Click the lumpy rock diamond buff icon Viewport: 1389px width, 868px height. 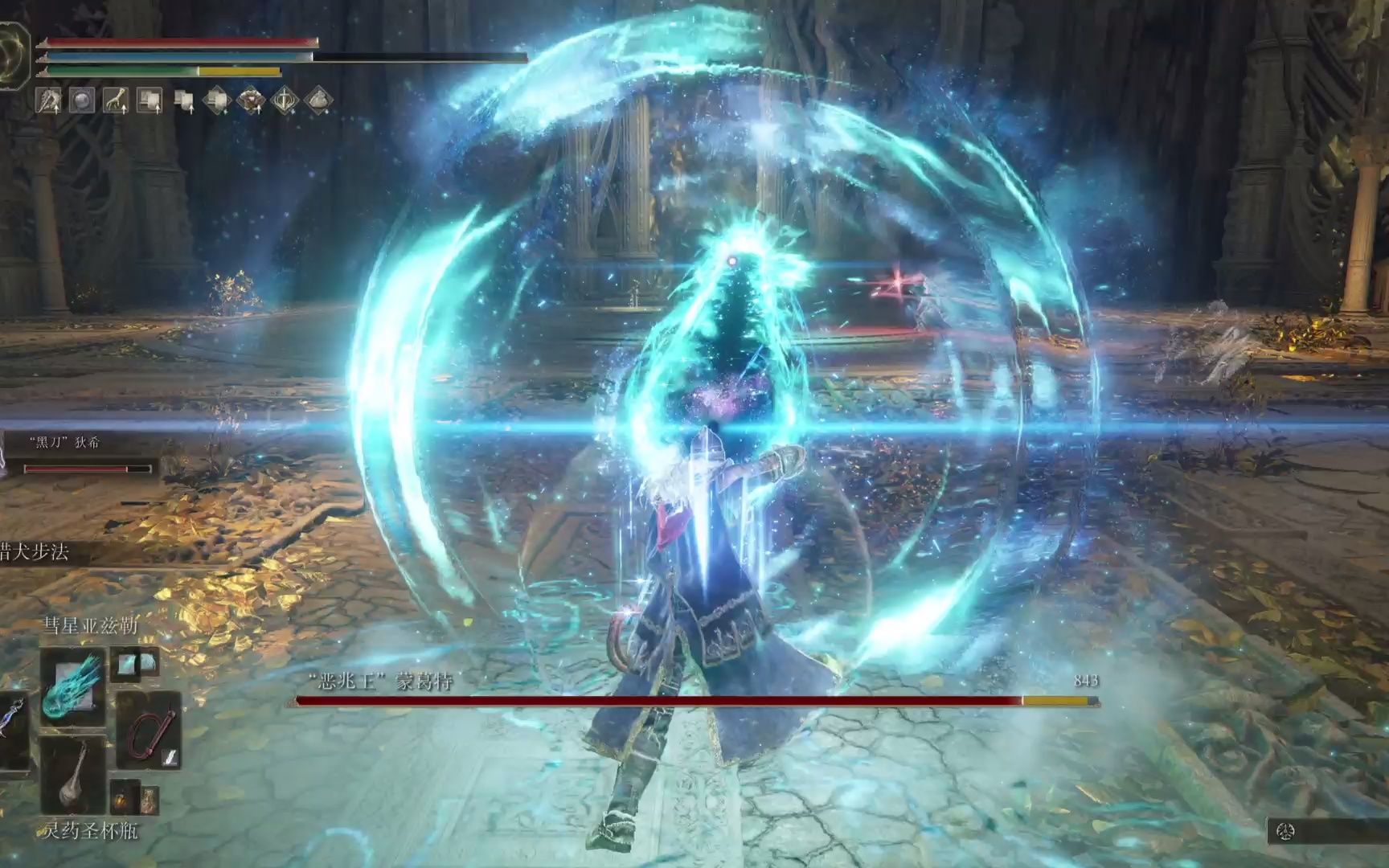pyautogui.click(x=318, y=101)
